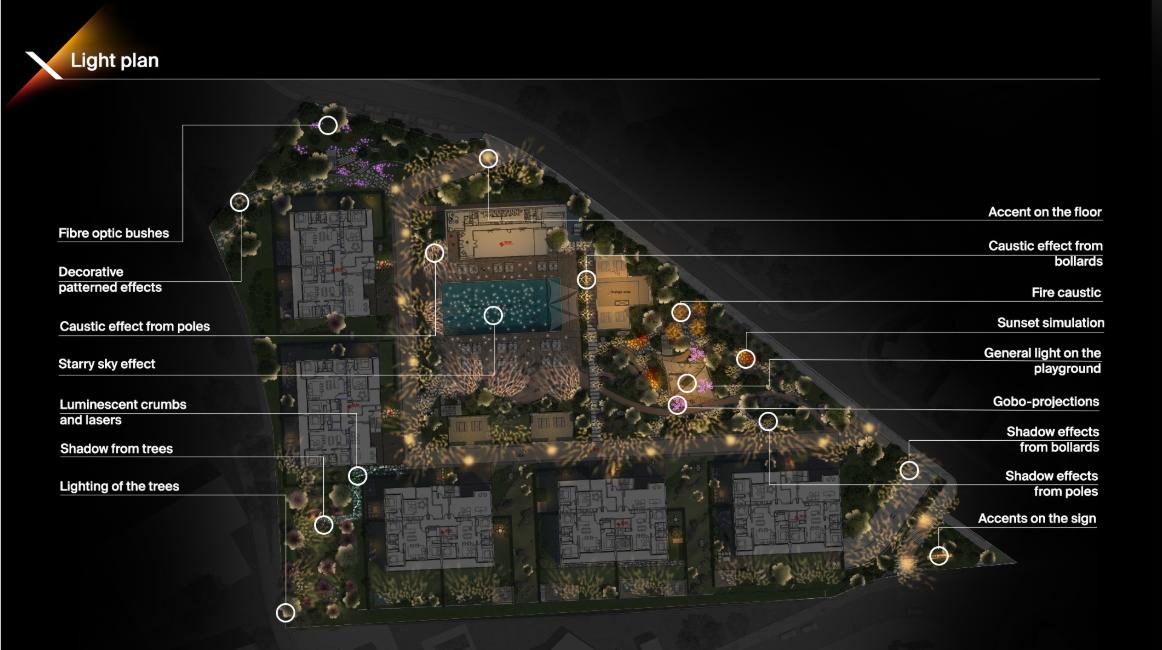The image size is (1162, 650).
Task: Select the Starry sky effect label
Action: pyautogui.click(x=107, y=364)
